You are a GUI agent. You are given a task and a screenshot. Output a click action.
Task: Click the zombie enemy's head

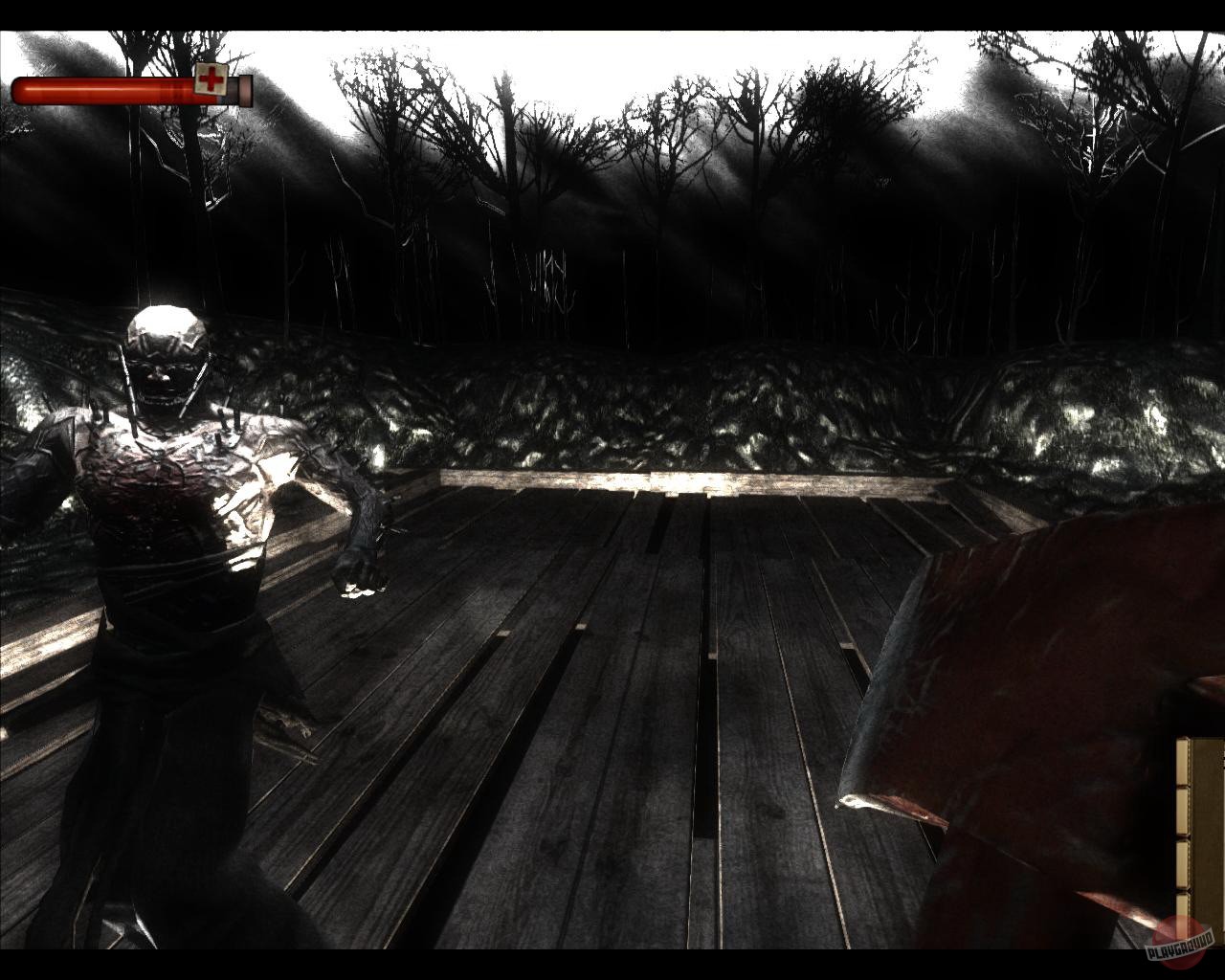click(165, 345)
